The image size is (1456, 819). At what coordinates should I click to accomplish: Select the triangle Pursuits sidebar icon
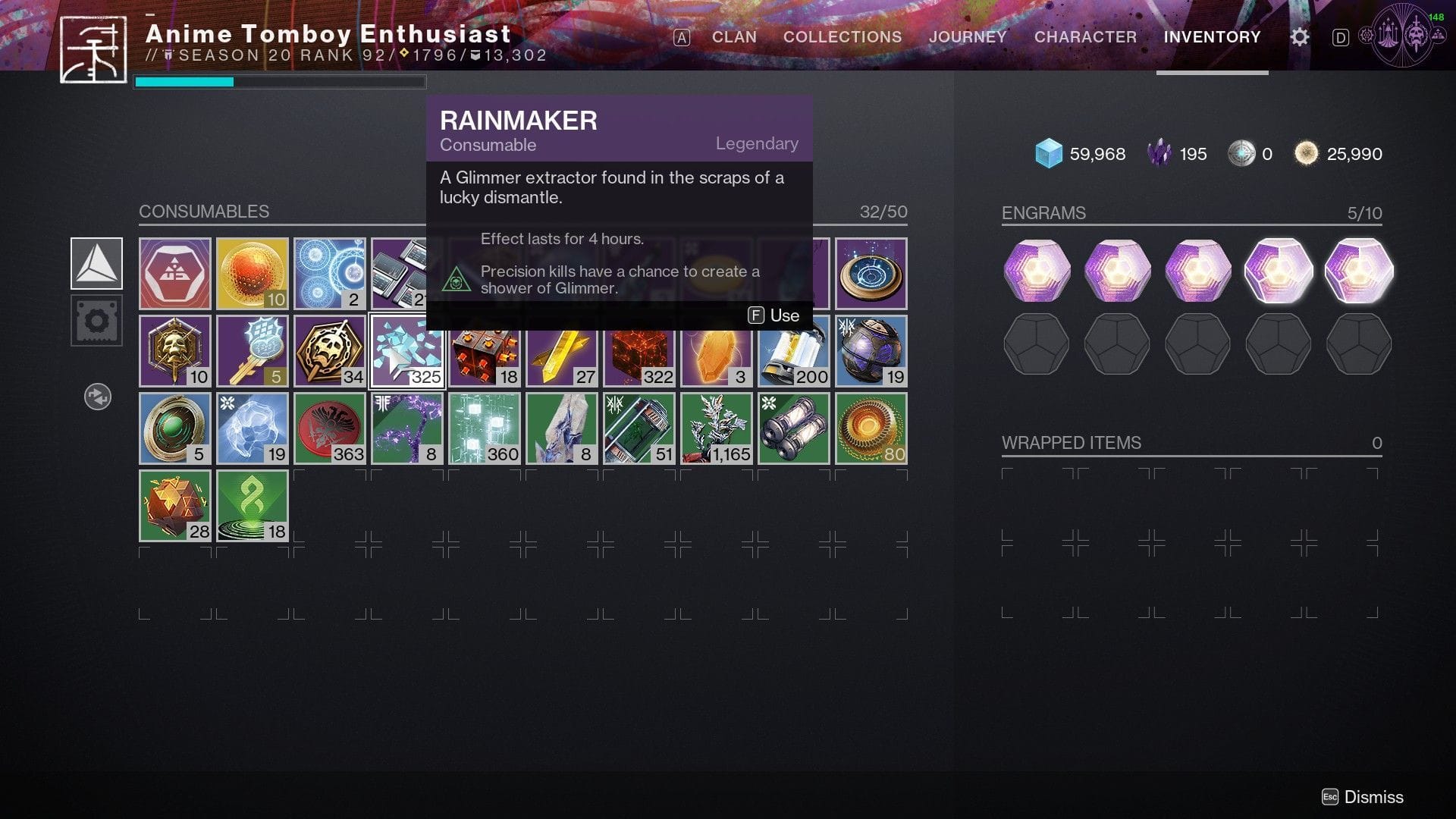point(97,265)
